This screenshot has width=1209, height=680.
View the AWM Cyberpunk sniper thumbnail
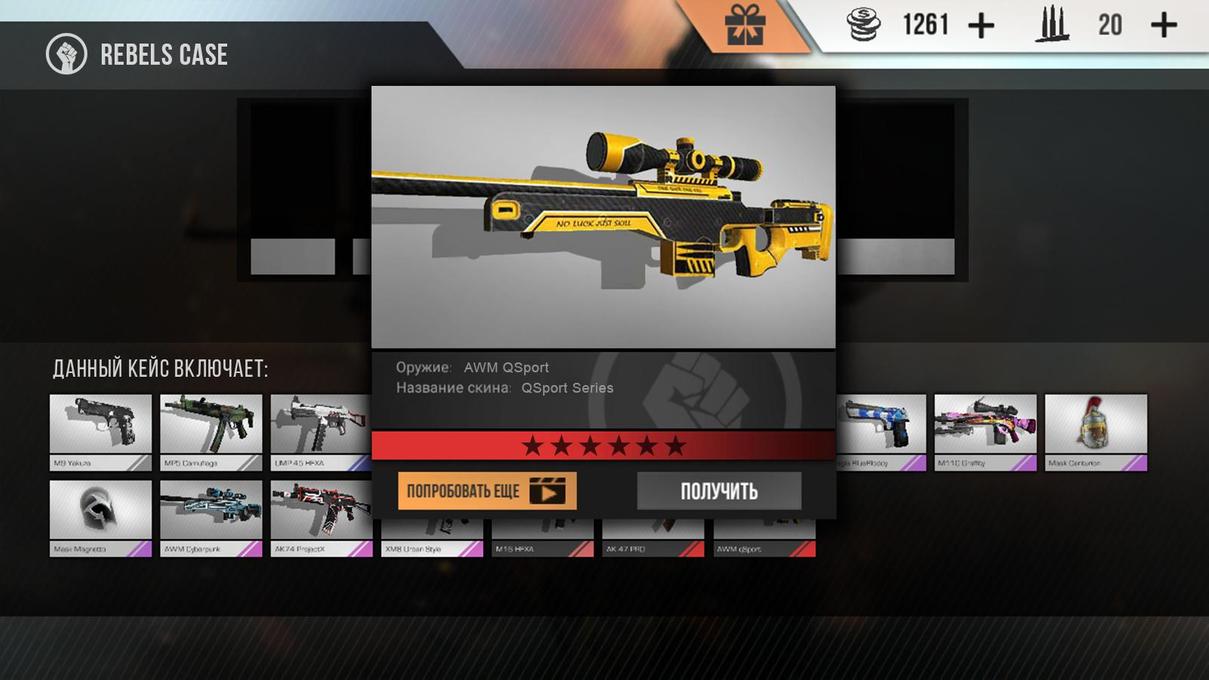click(x=211, y=512)
